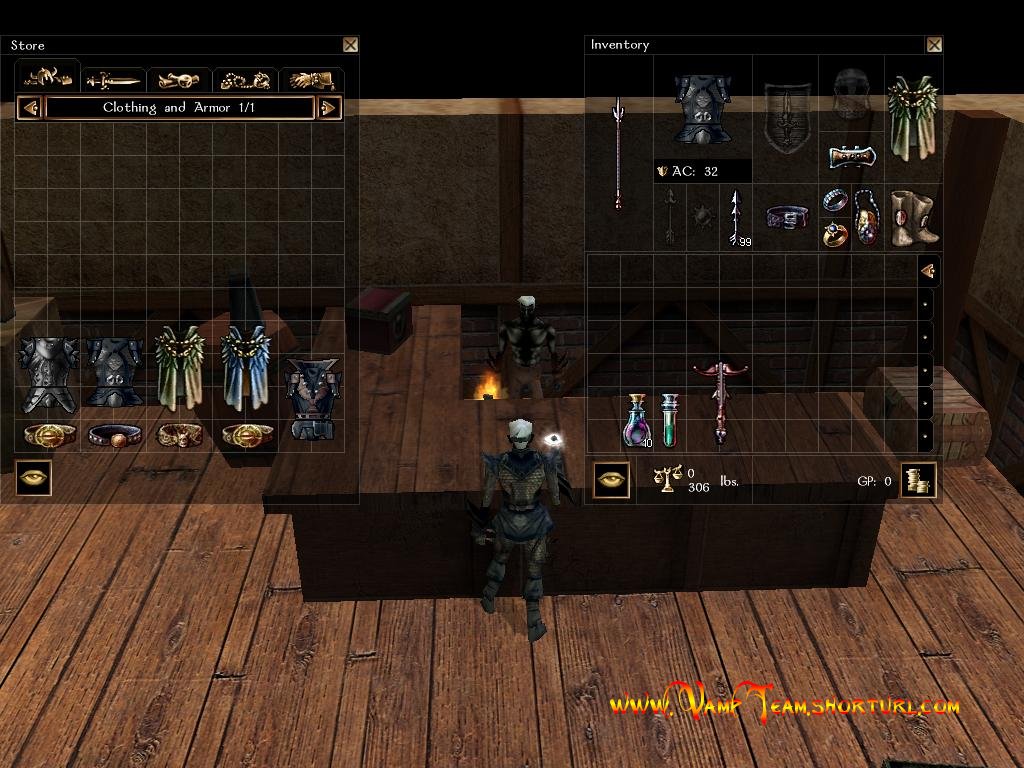Open the potions and scrolls store tab
Image resolution: width=1024 pixels, height=768 pixels.
(x=179, y=80)
